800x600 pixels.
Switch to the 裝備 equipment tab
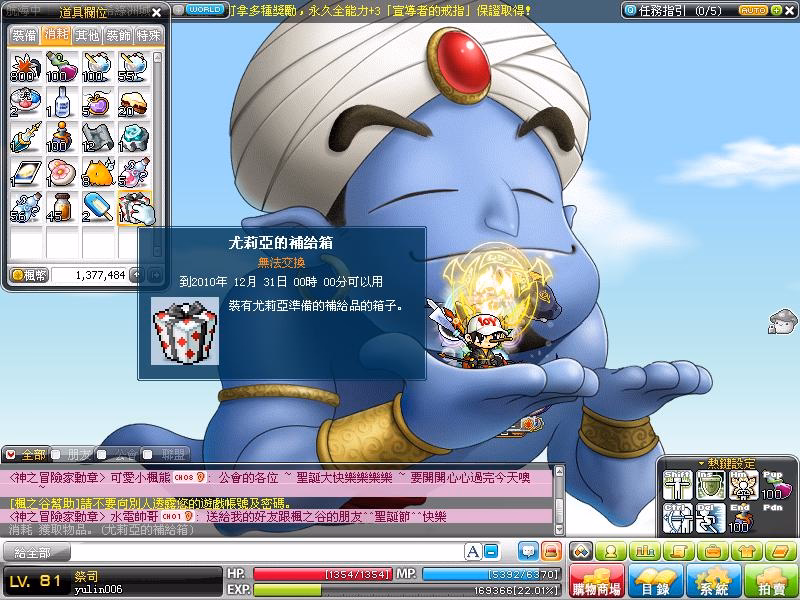click(24, 35)
